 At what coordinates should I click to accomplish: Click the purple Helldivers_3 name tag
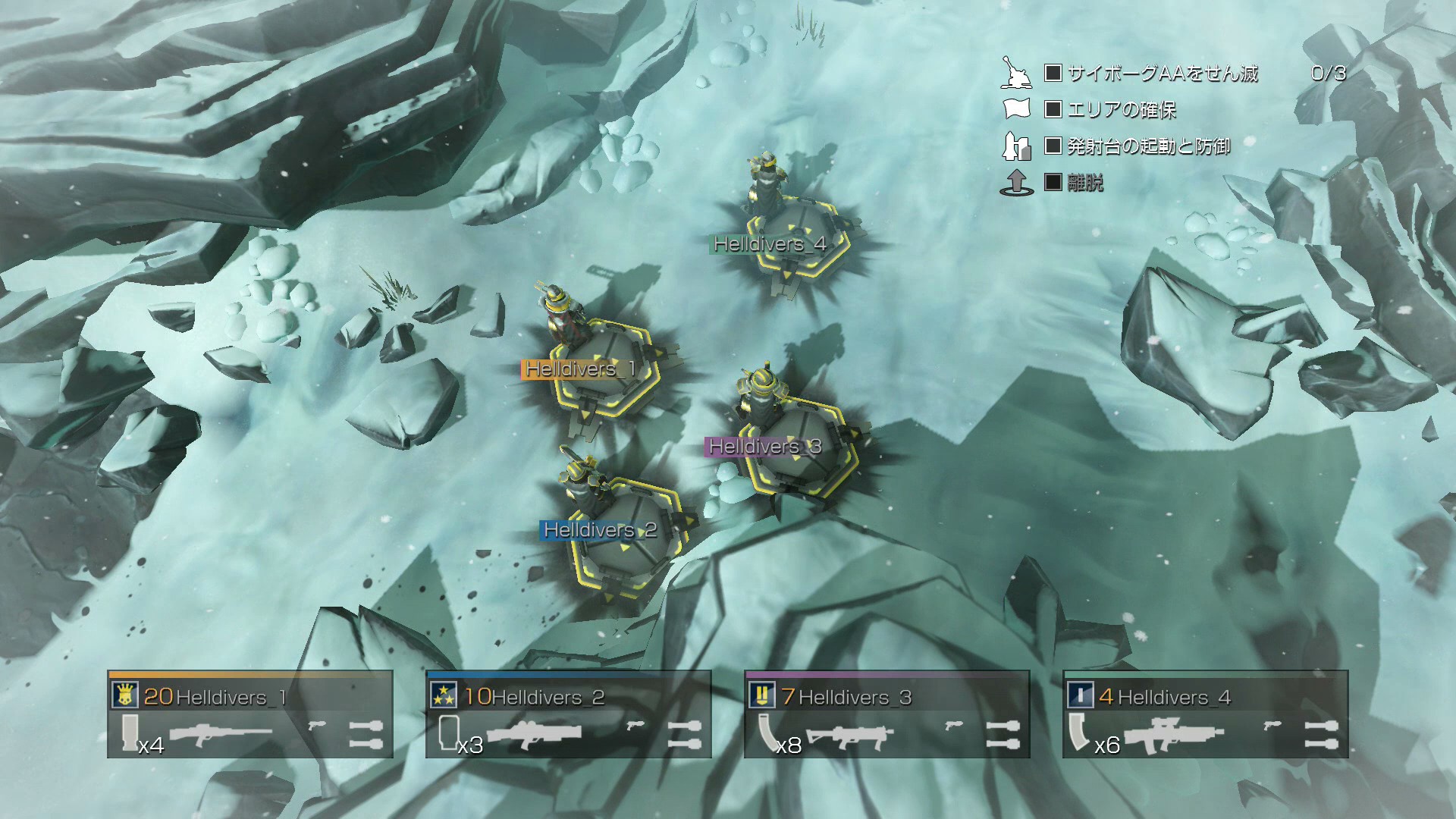(x=764, y=447)
